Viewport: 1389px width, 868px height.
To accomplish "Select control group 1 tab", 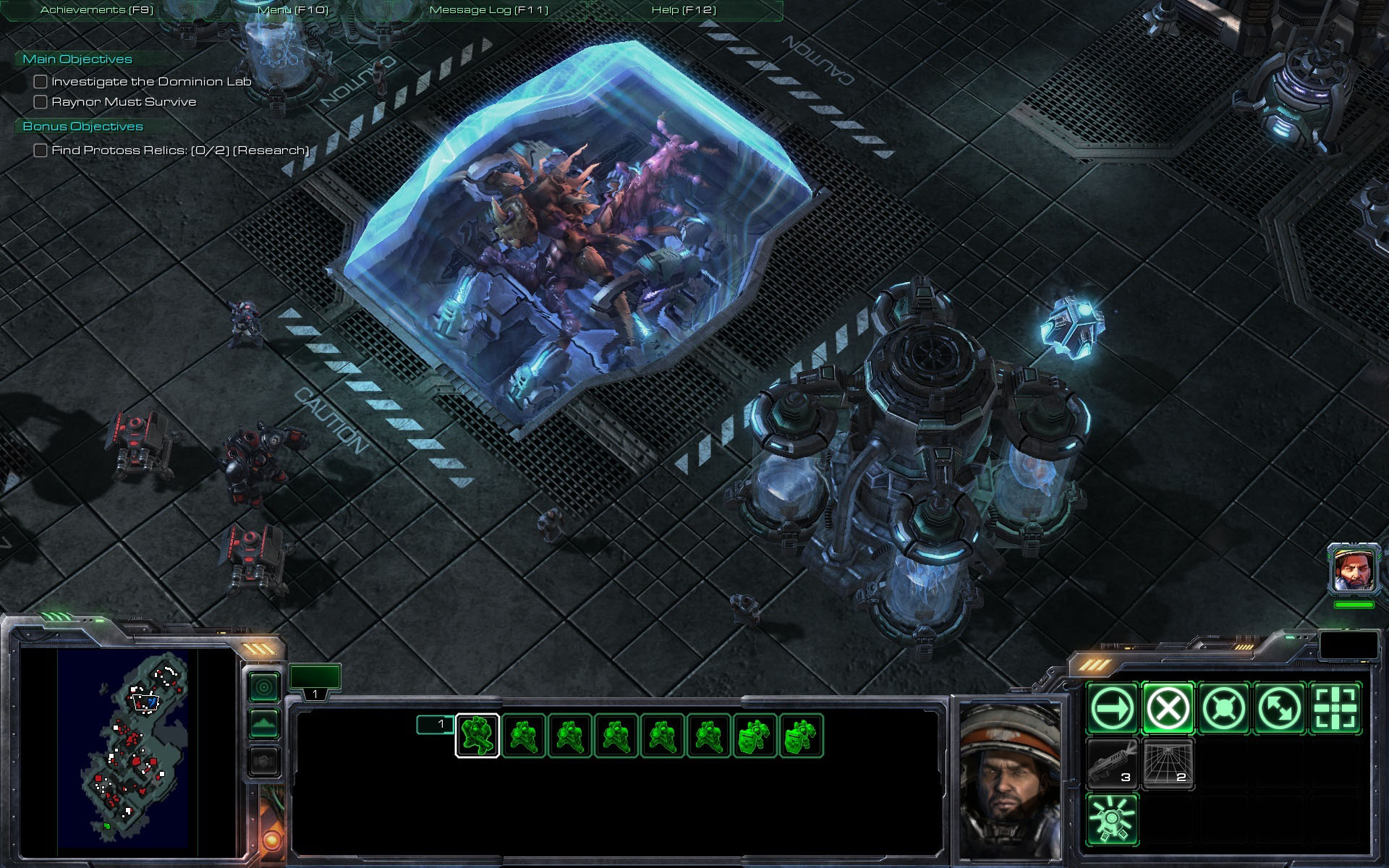I will coord(315,681).
